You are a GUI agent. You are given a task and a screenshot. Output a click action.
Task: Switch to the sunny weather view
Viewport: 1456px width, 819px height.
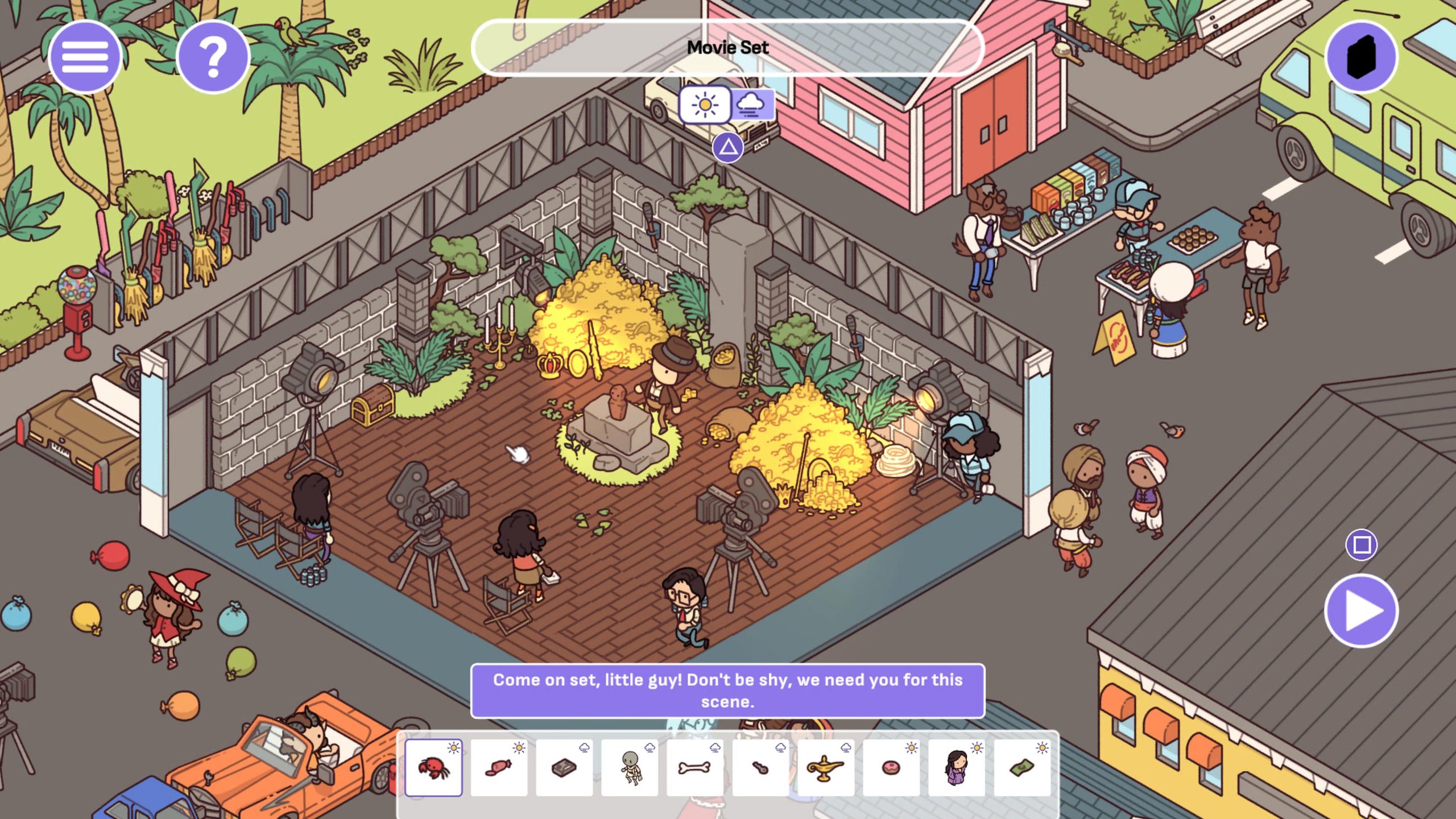pyautogui.click(x=705, y=105)
